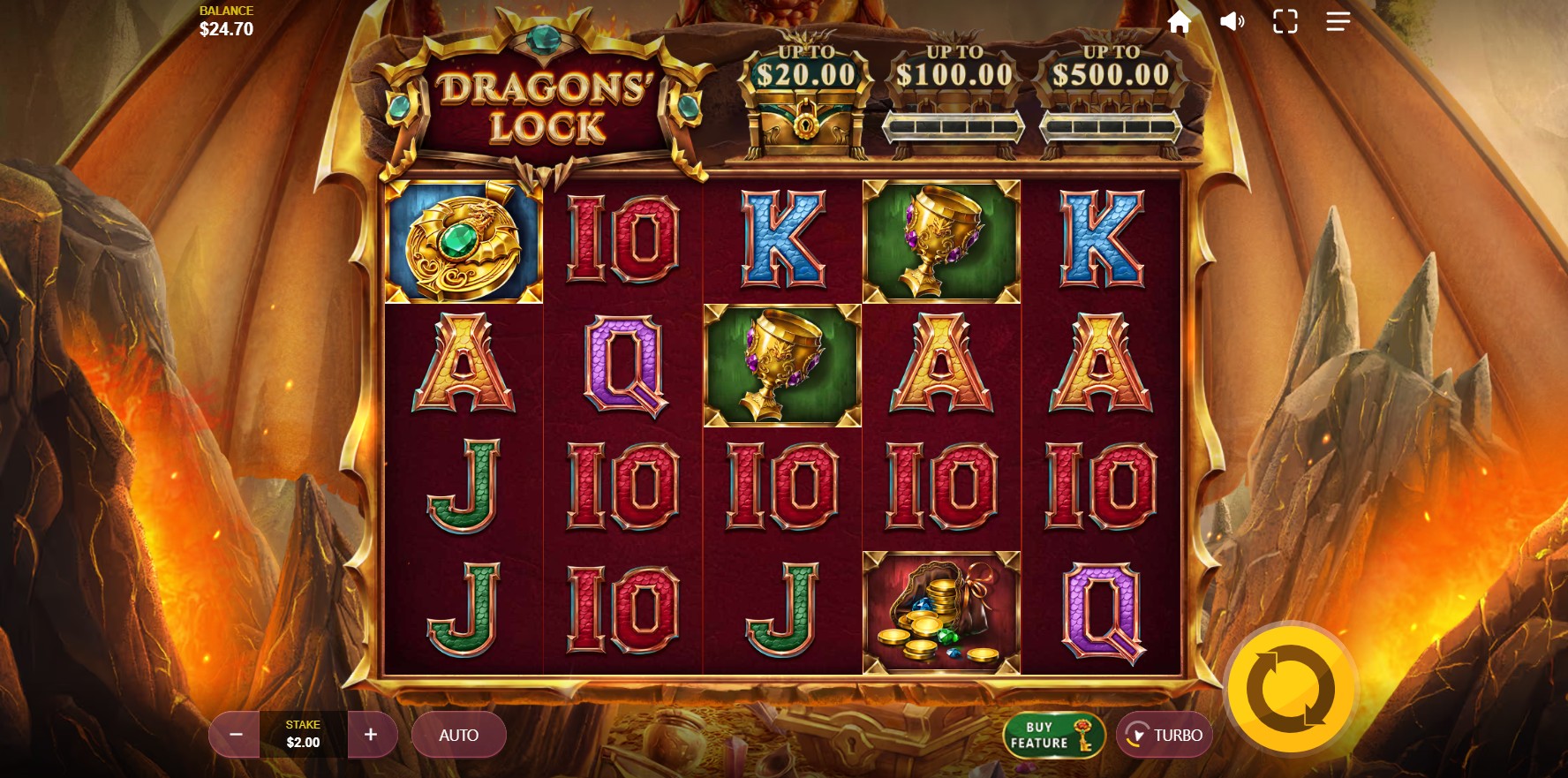The height and width of the screenshot is (778, 1568).
Task: Open the hamburger menu
Action: [x=1337, y=22]
